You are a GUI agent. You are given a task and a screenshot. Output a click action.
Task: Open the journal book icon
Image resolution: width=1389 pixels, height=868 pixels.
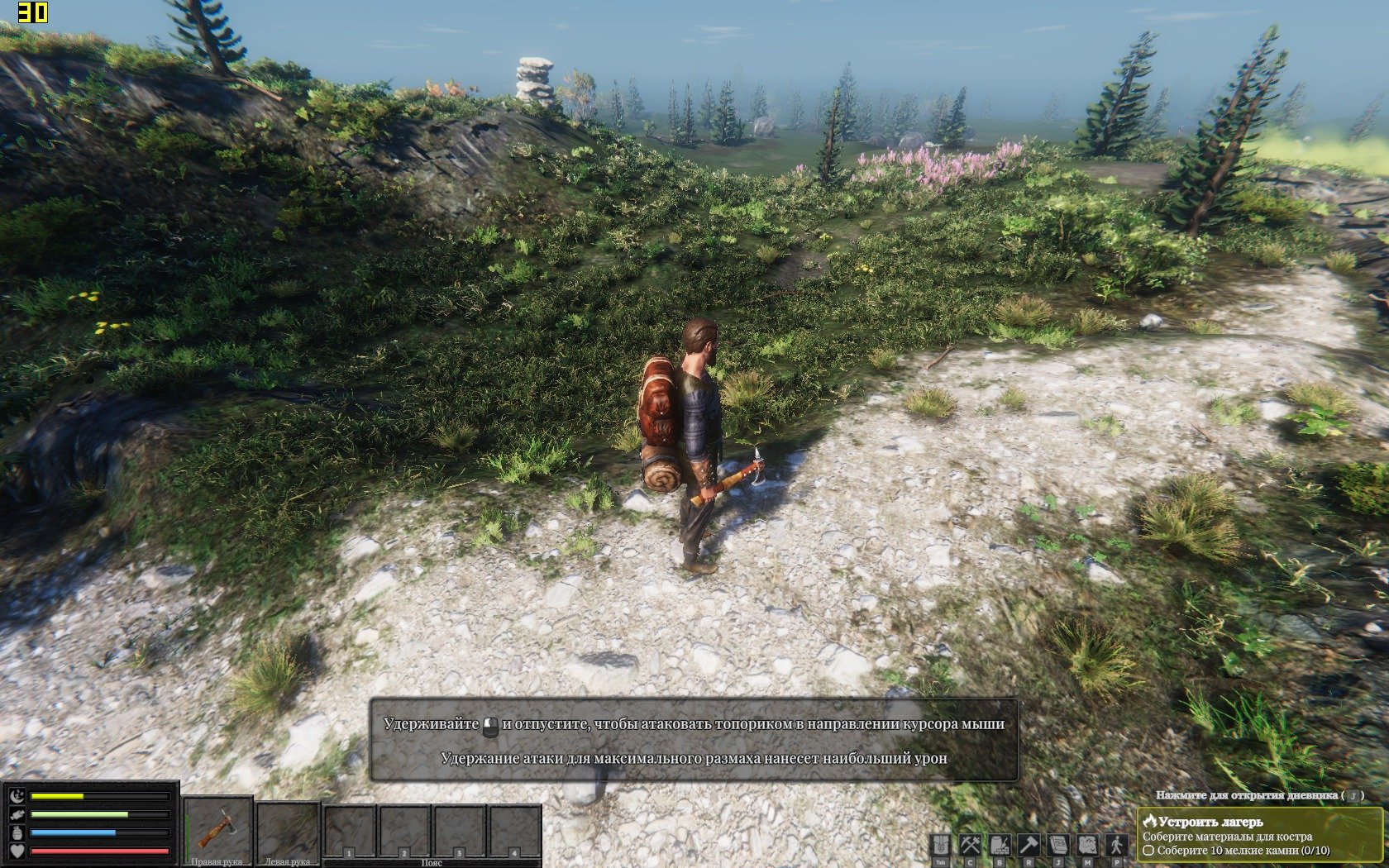(x=1058, y=845)
